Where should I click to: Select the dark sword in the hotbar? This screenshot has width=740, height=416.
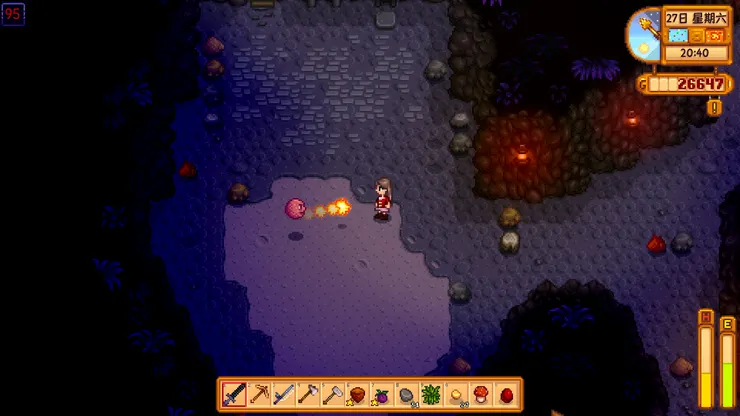tap(235, 394)
